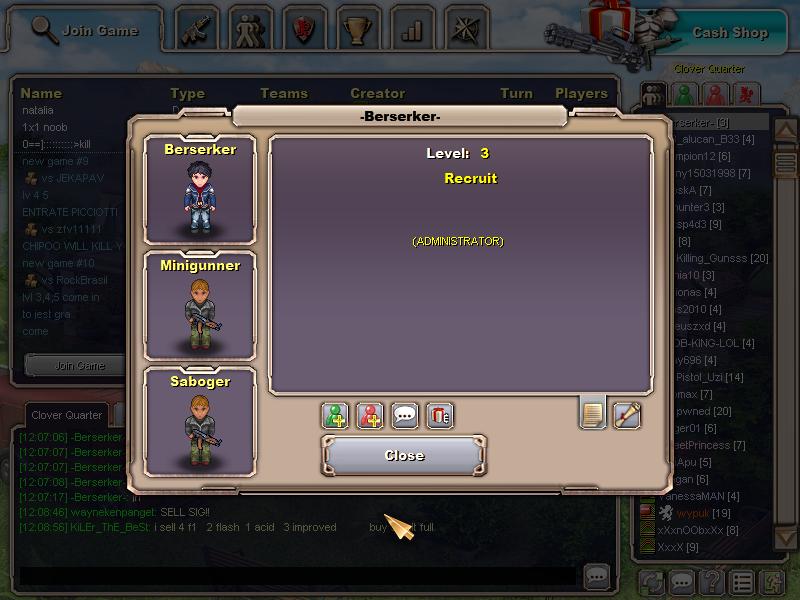Click the exit running man icon
This screenshot has height=600, width=800.
pyautogui.click(x=772, y=581)
